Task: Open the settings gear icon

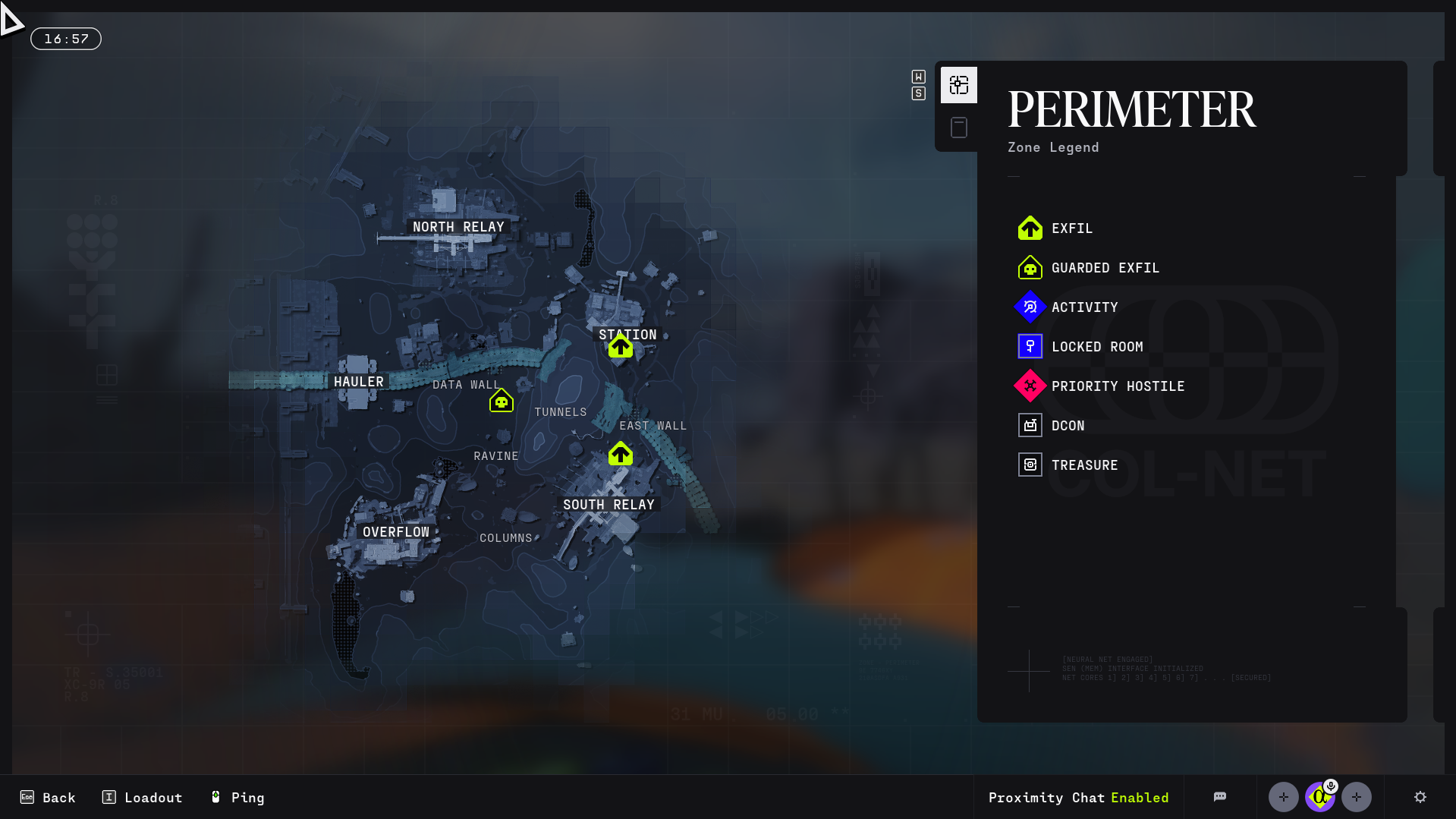Action: click(1420, 797)
